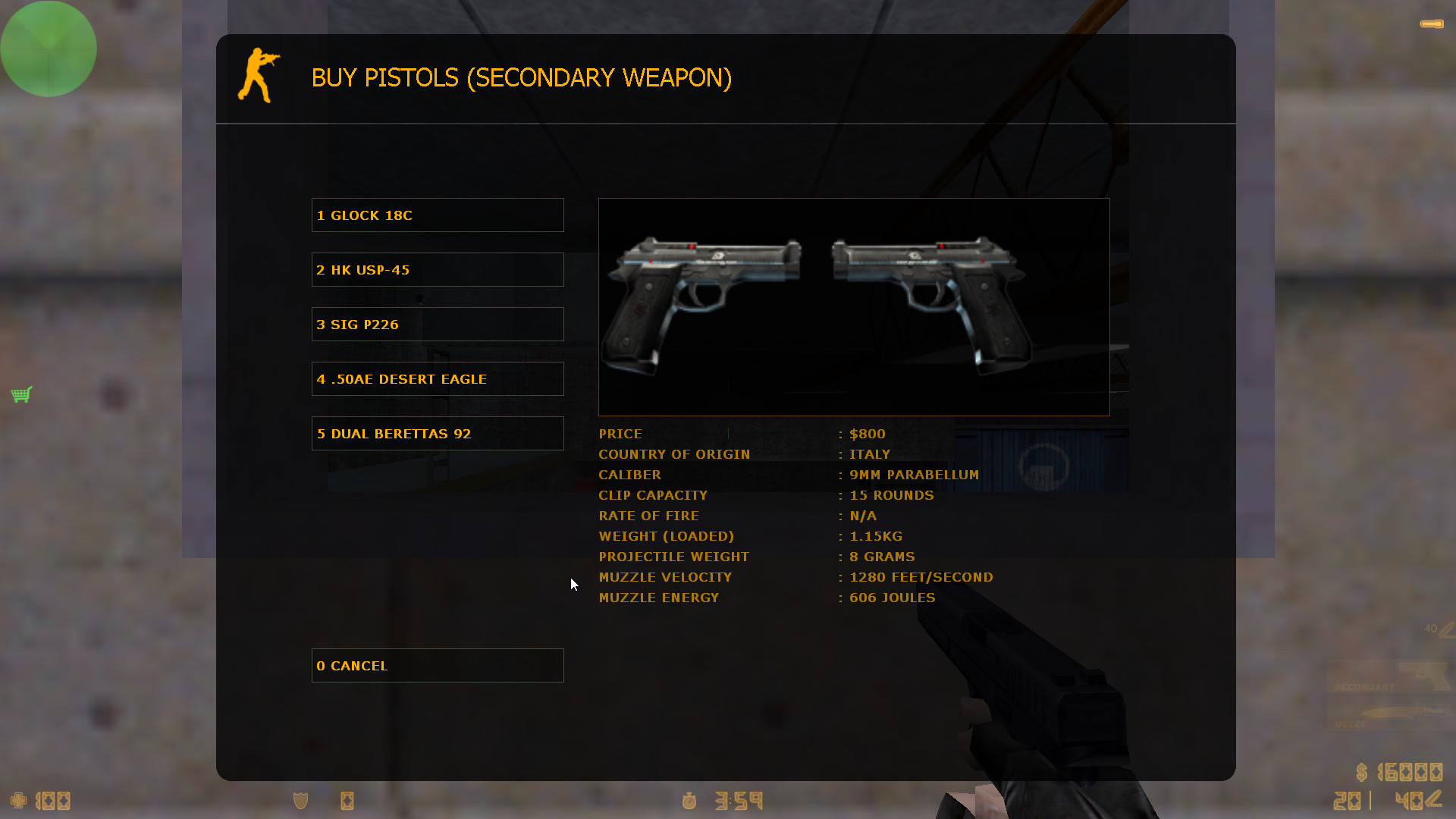Select 3 SIG P226 from the pistol menu

[438, 324]
